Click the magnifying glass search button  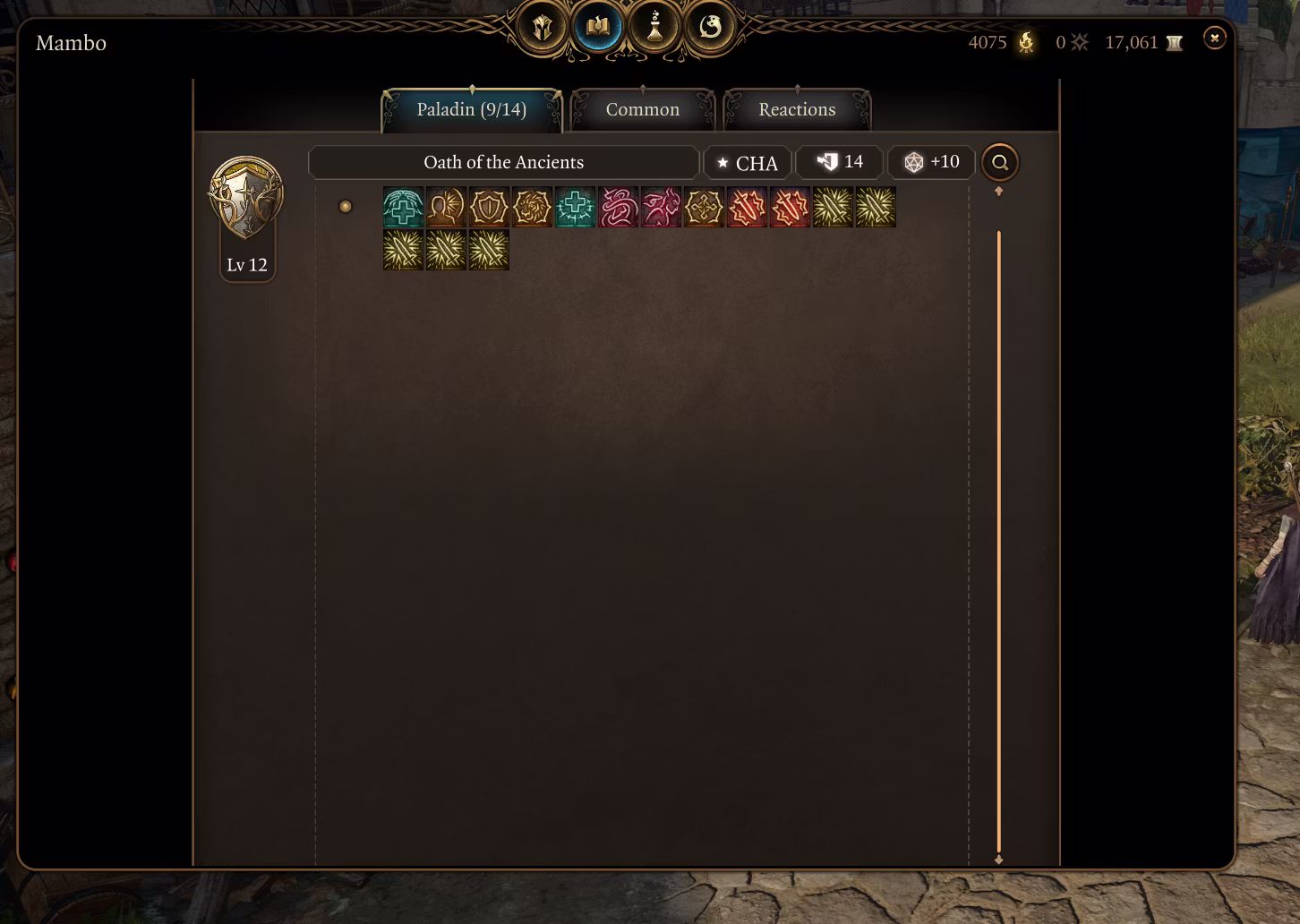pyautogui.click(x=1000, y=163)
